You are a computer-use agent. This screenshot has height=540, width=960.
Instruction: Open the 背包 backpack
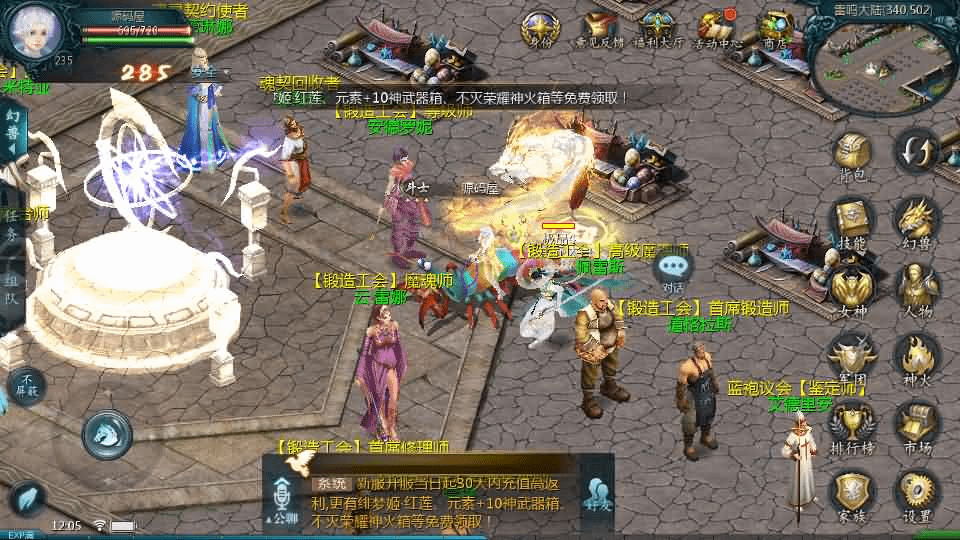point(851,154)
